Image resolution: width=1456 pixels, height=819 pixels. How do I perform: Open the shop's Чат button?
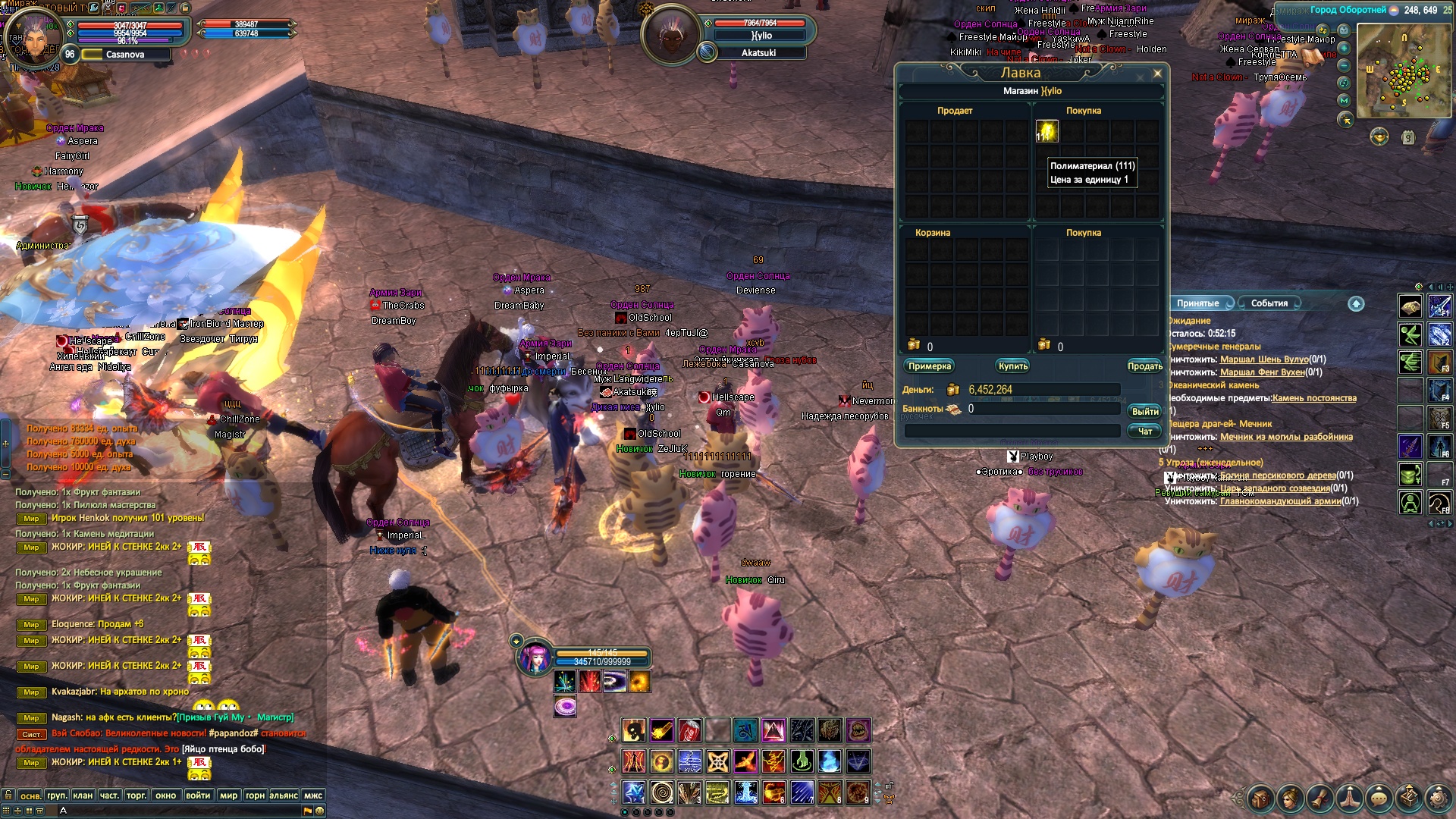click(1144, 431)
